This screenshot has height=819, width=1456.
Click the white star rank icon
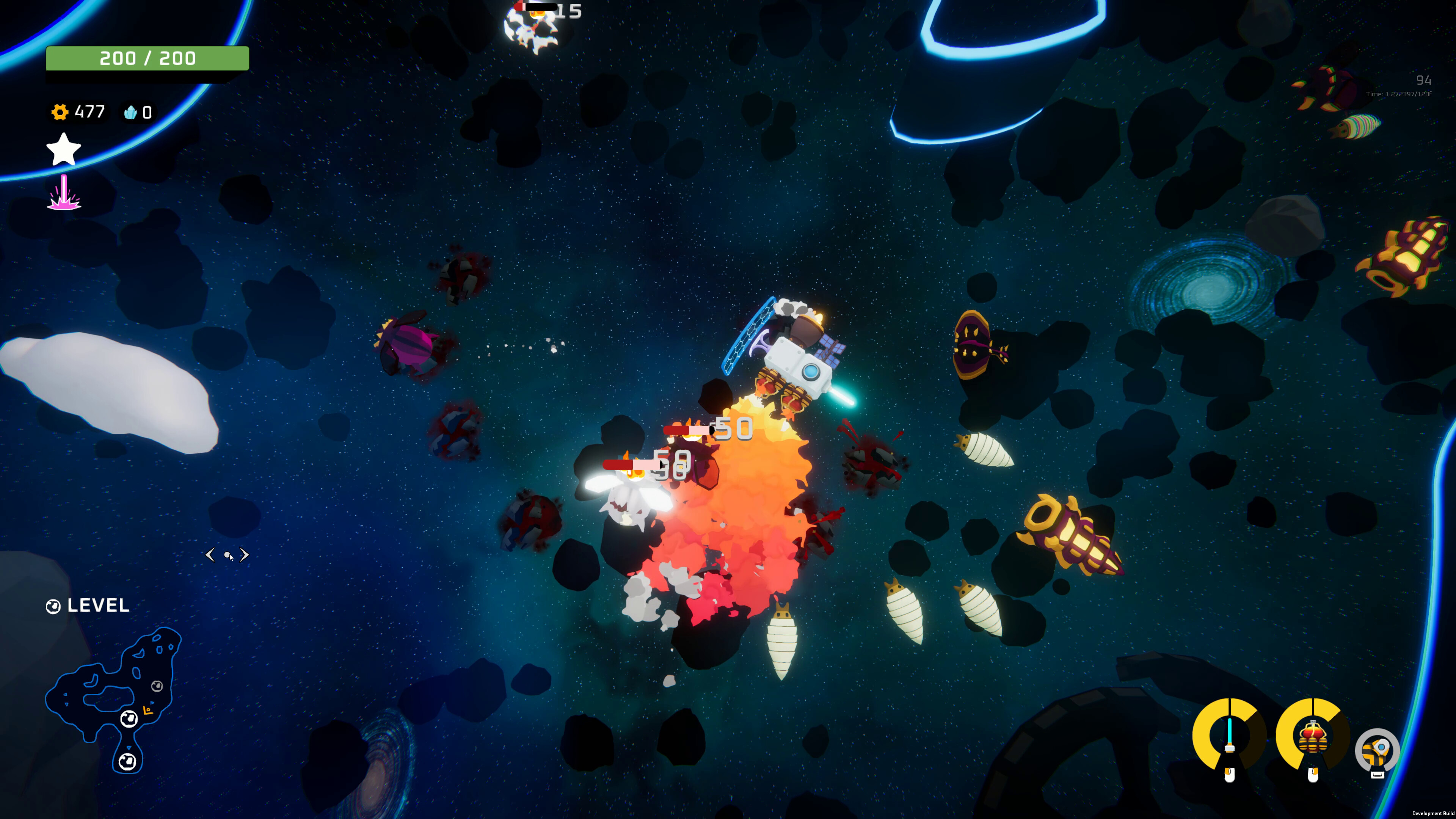point(63,149)
